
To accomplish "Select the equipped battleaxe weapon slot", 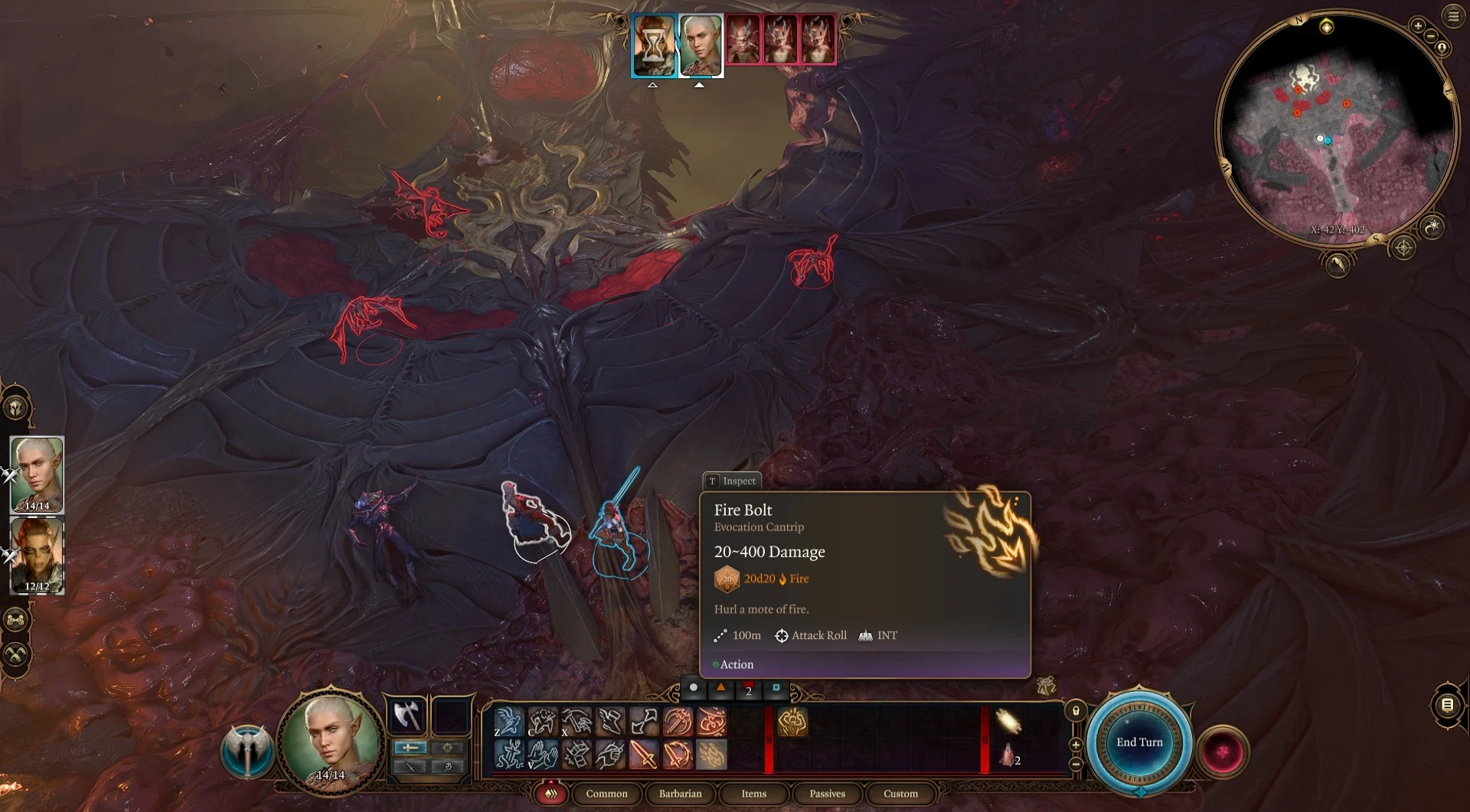I will click(x=409, y=716).
